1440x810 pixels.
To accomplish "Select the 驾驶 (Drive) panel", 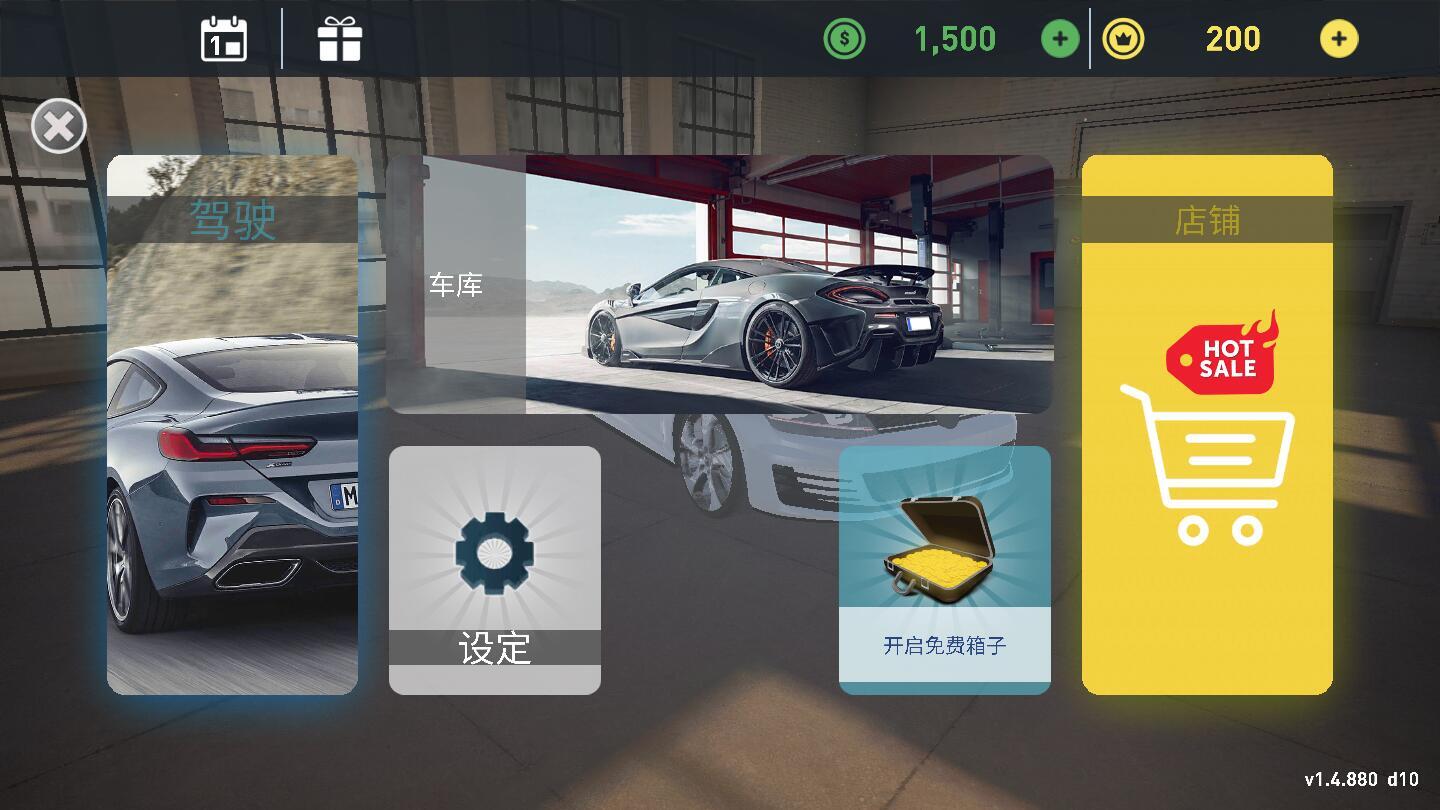I will (x=232, y=425).
